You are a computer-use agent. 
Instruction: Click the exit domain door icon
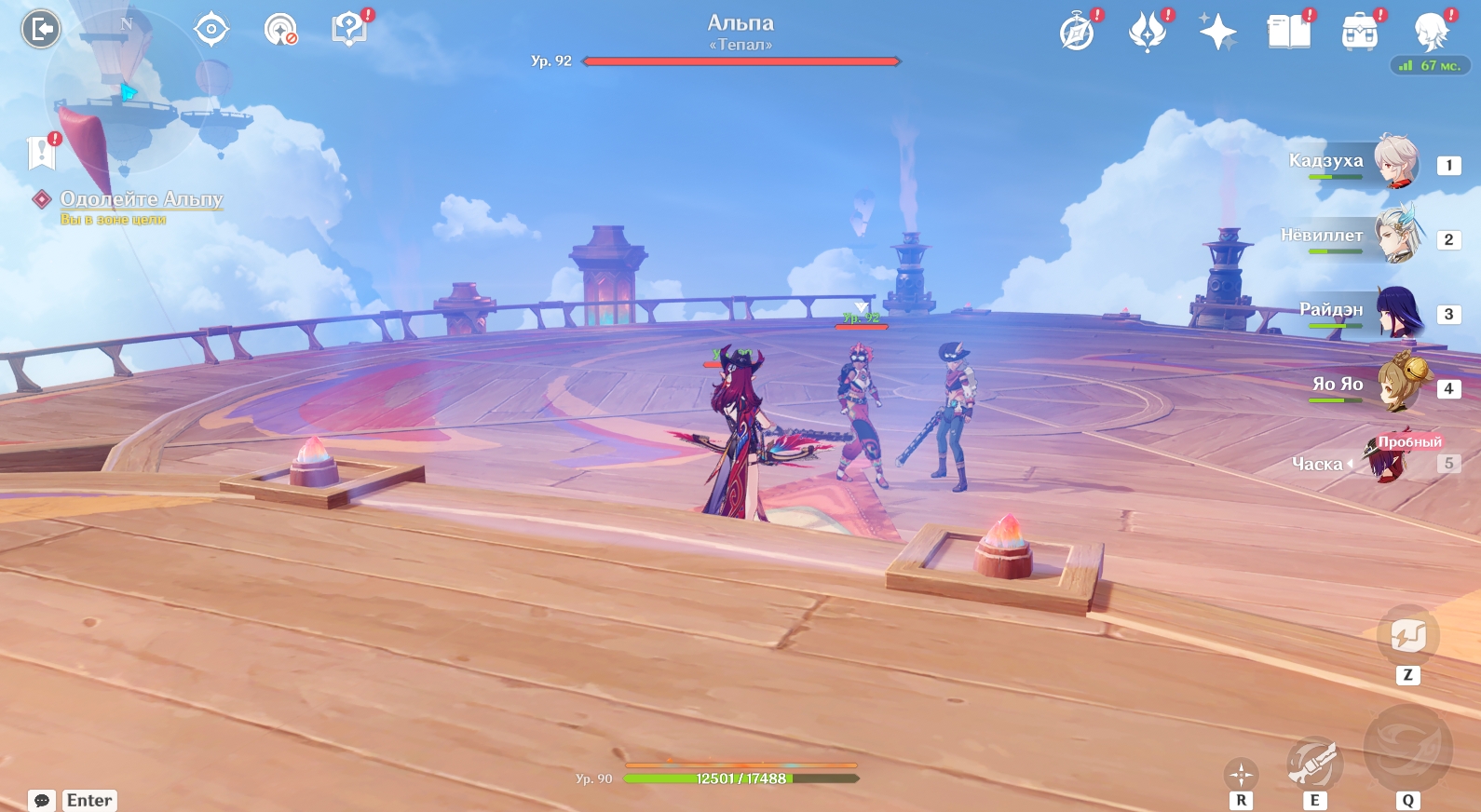click(41, 30)
